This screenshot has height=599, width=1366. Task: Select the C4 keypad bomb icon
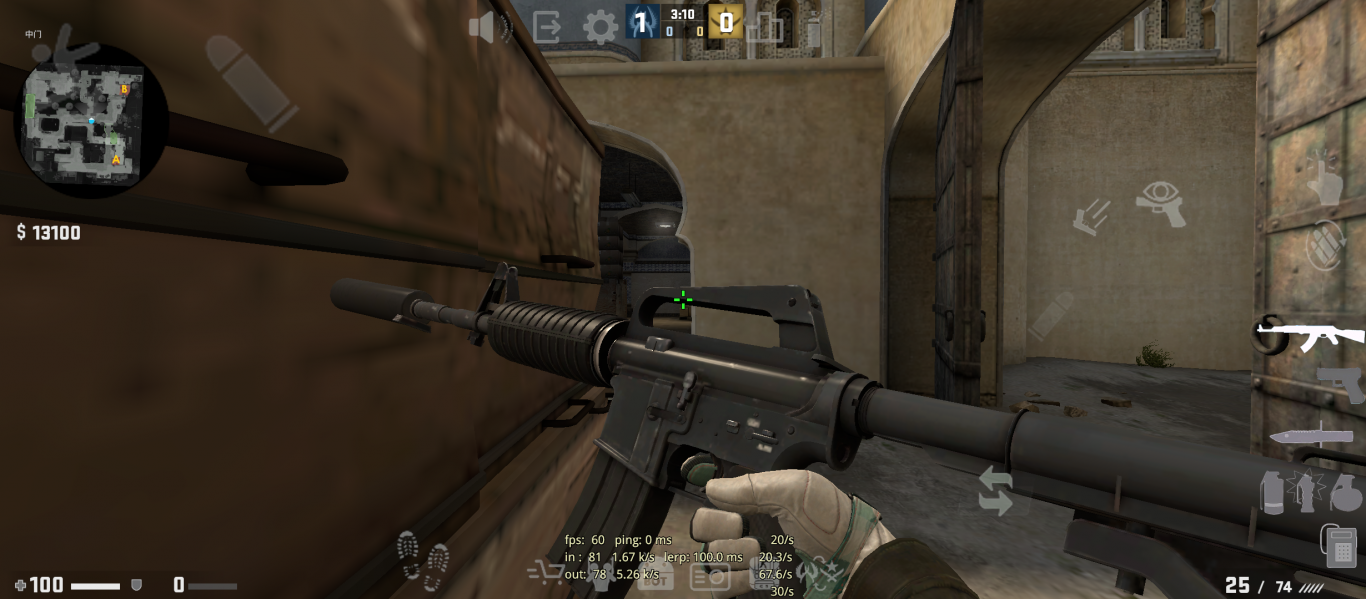pyautogui.click(x=1341, y=546)
